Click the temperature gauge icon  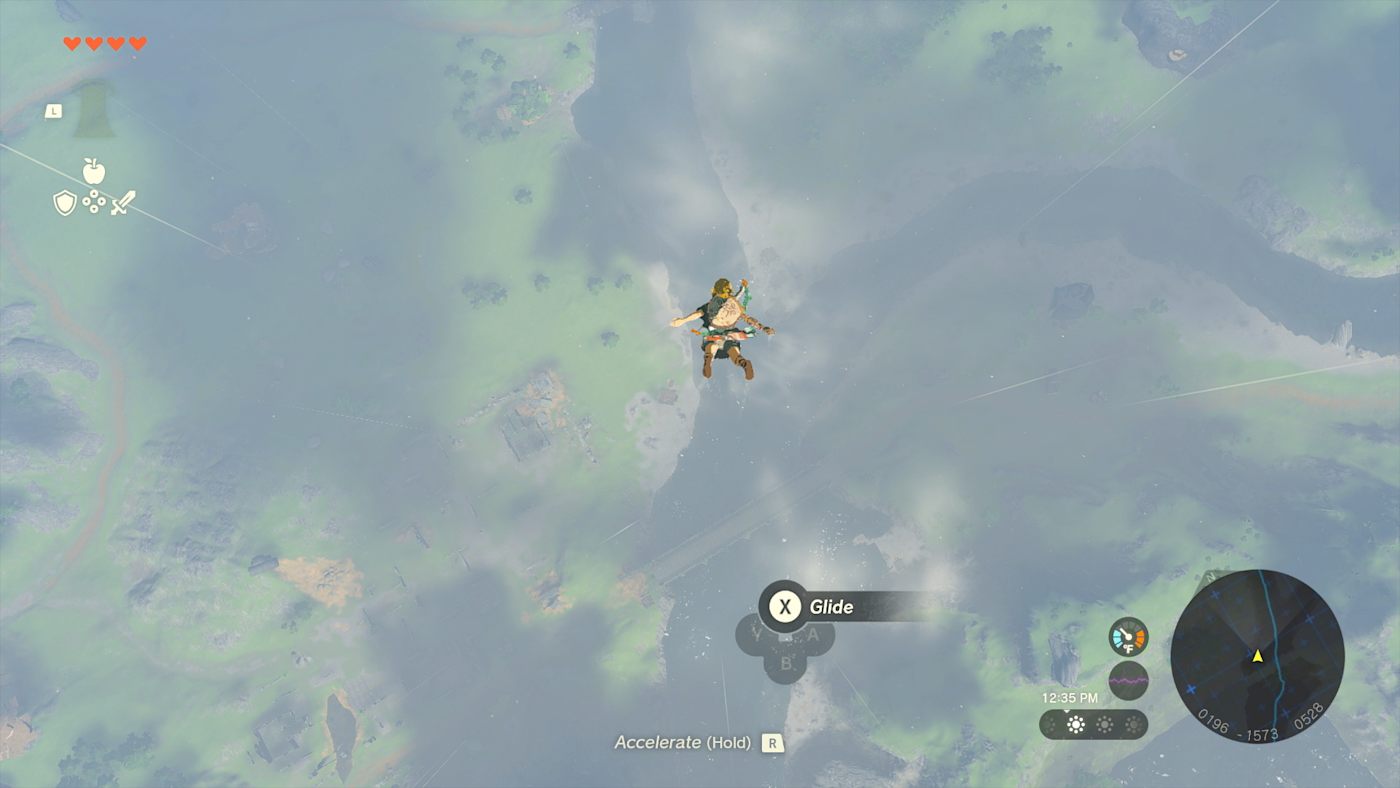[1128, 637]
